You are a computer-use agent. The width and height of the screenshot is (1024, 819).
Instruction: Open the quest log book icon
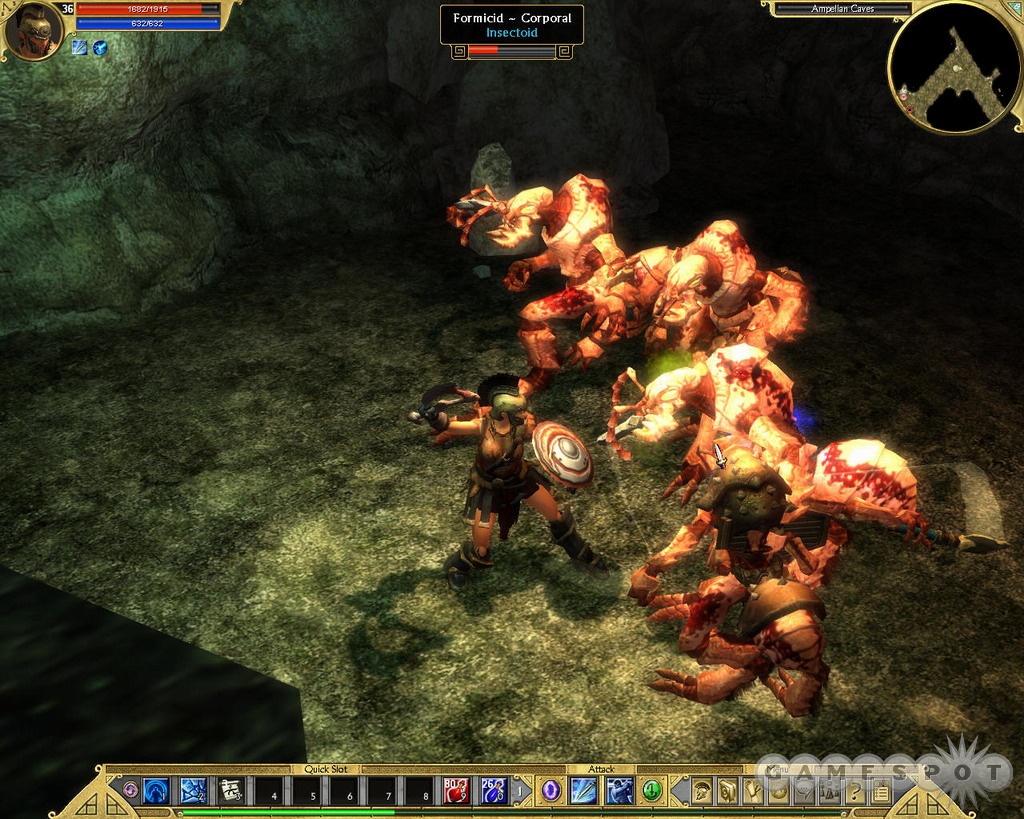(x=727, y=791)
